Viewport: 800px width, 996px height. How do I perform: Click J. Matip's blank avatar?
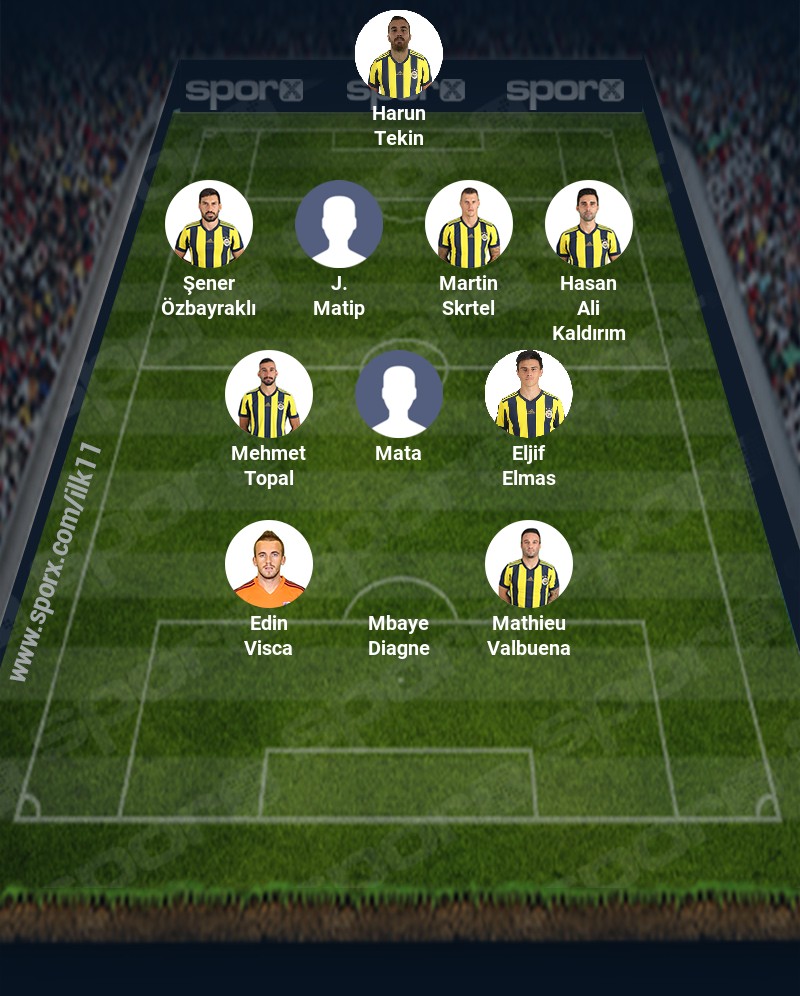(x=339, y=224)
